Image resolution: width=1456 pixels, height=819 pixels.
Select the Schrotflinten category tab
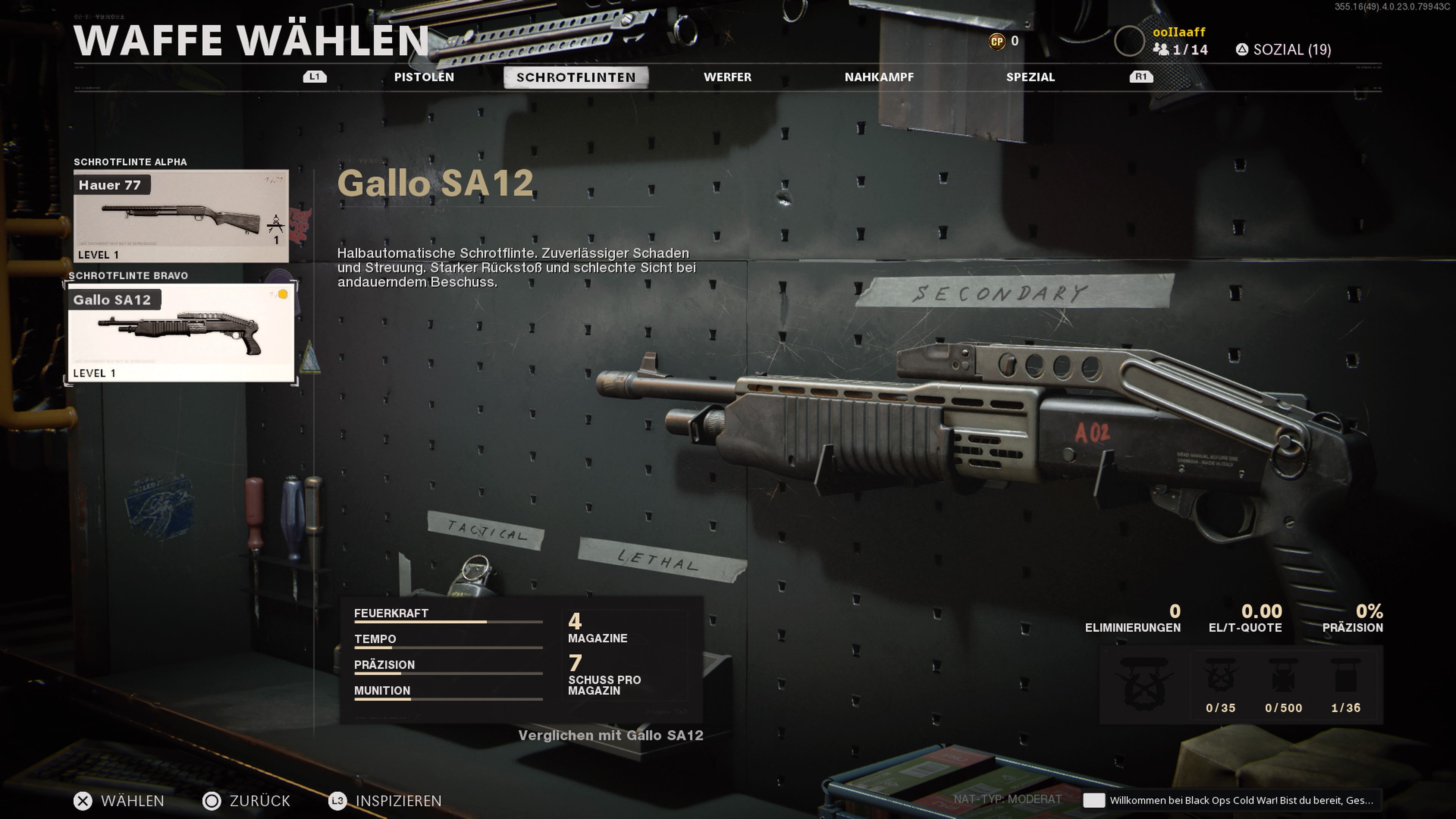(576, 77)
